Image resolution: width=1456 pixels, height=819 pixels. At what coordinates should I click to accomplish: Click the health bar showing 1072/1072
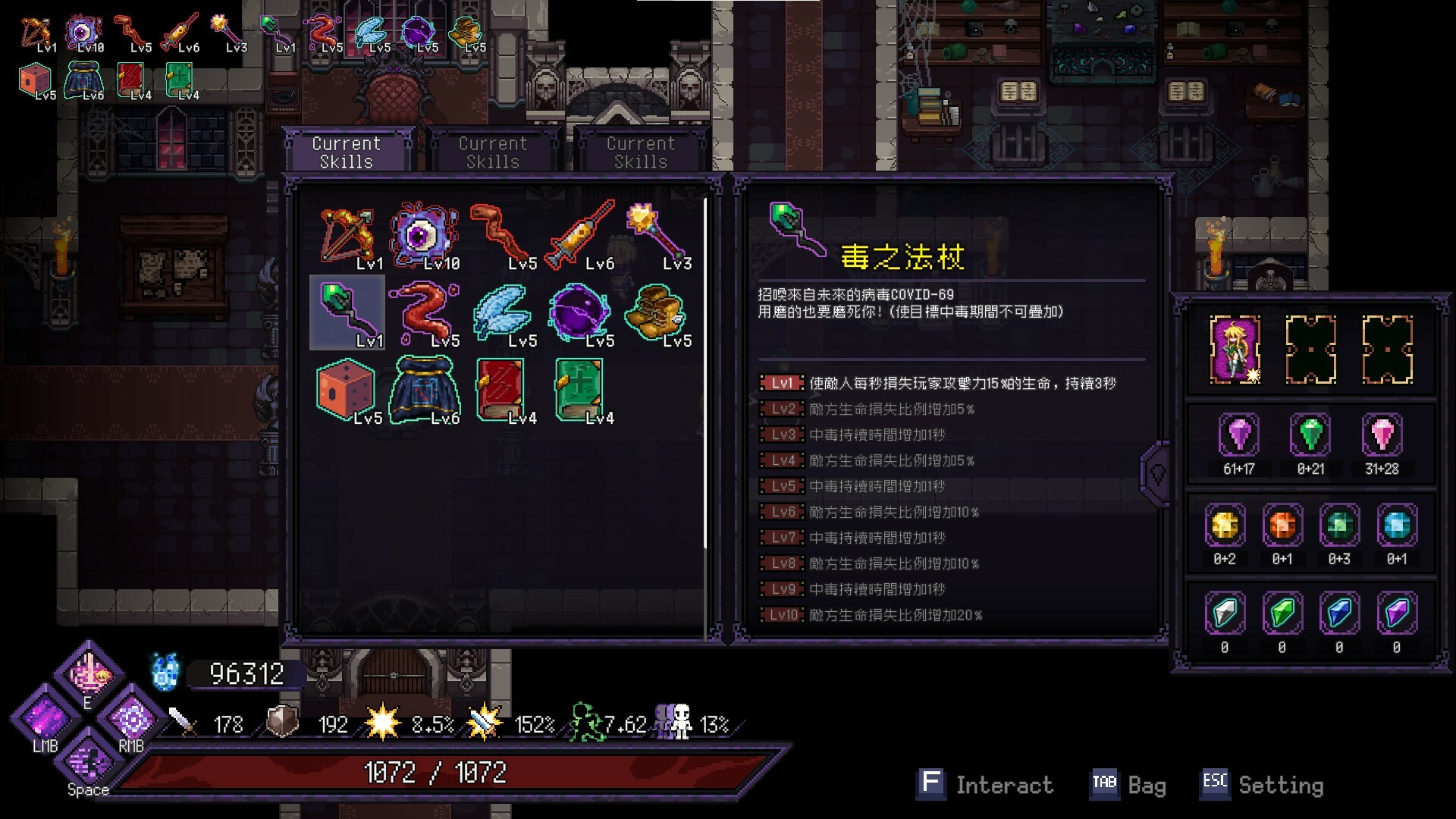[436, 771]
